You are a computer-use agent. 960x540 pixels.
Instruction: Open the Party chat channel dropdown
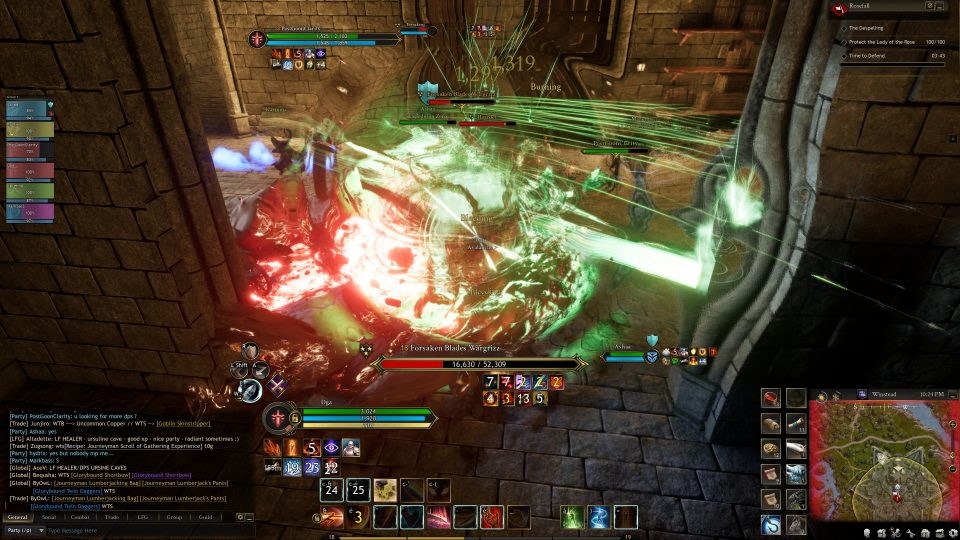coord(23,530)
